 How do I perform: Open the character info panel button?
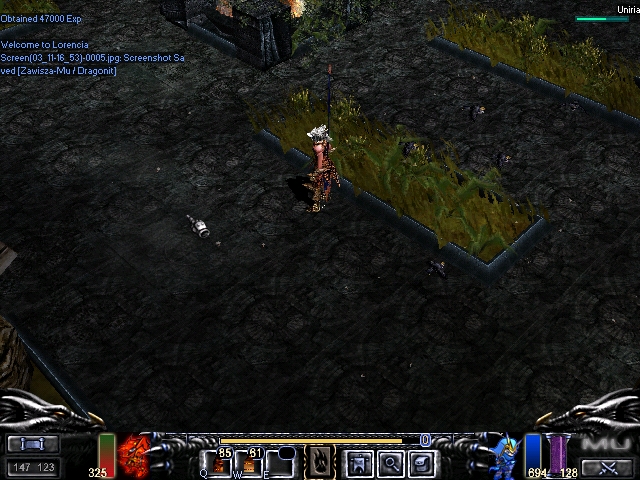coord(359,463)
